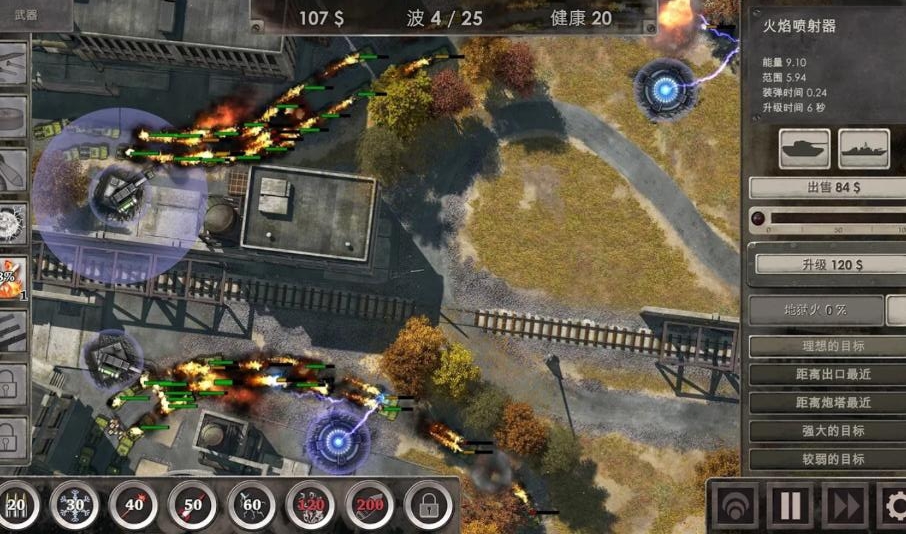The image size is (906, 534).
Task: Select the explosion percent weapon icon
Action: pyautogui.click(x=13, y=276)
